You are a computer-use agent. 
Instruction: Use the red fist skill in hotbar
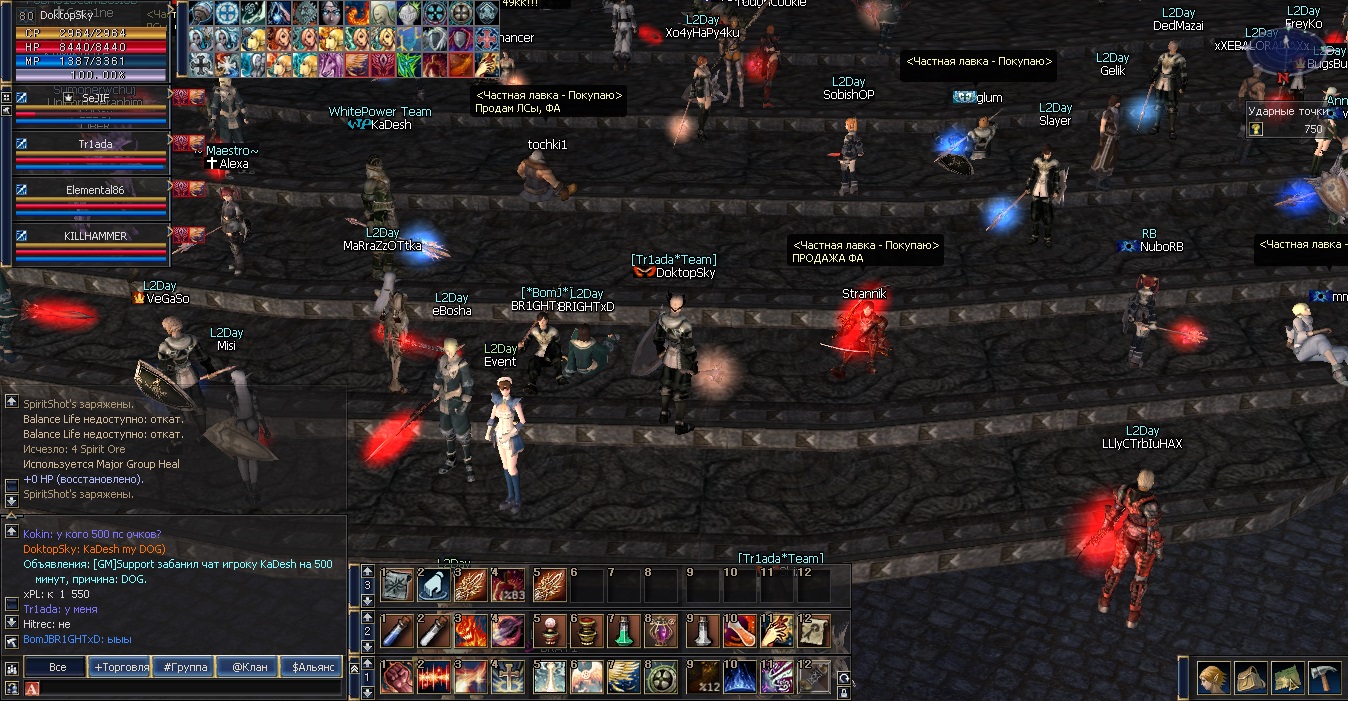(396, 677)
